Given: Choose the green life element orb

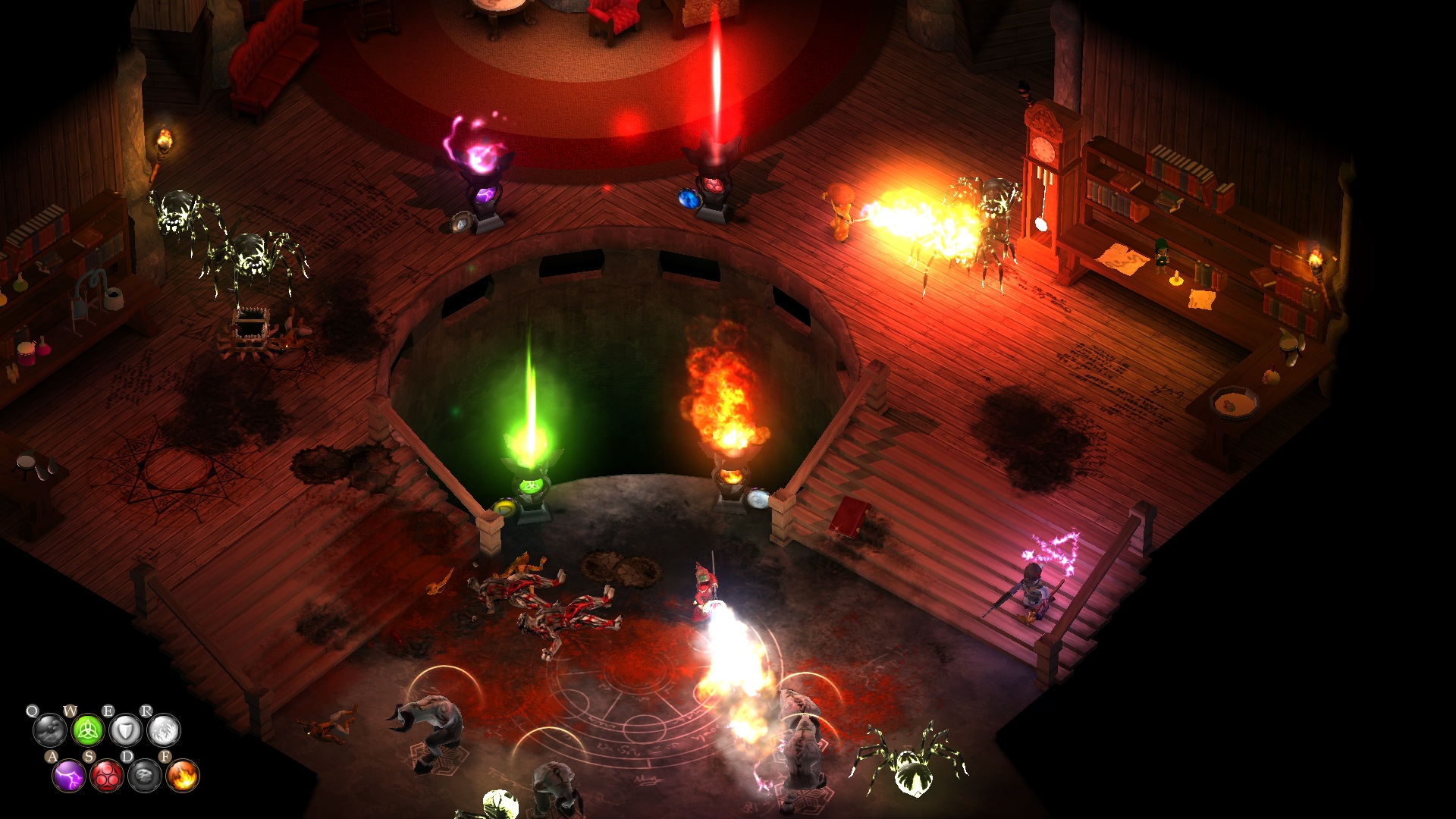Looking at the screenshot, I should [x=87, y=731].
